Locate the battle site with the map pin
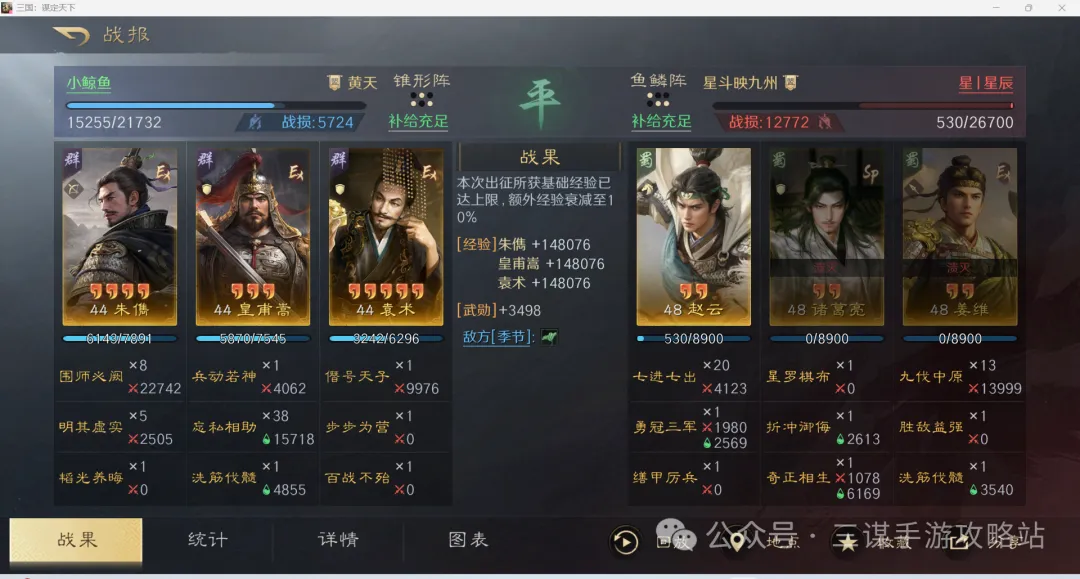Viewport: 1080px width, 579px height. [x=737, y=542]
